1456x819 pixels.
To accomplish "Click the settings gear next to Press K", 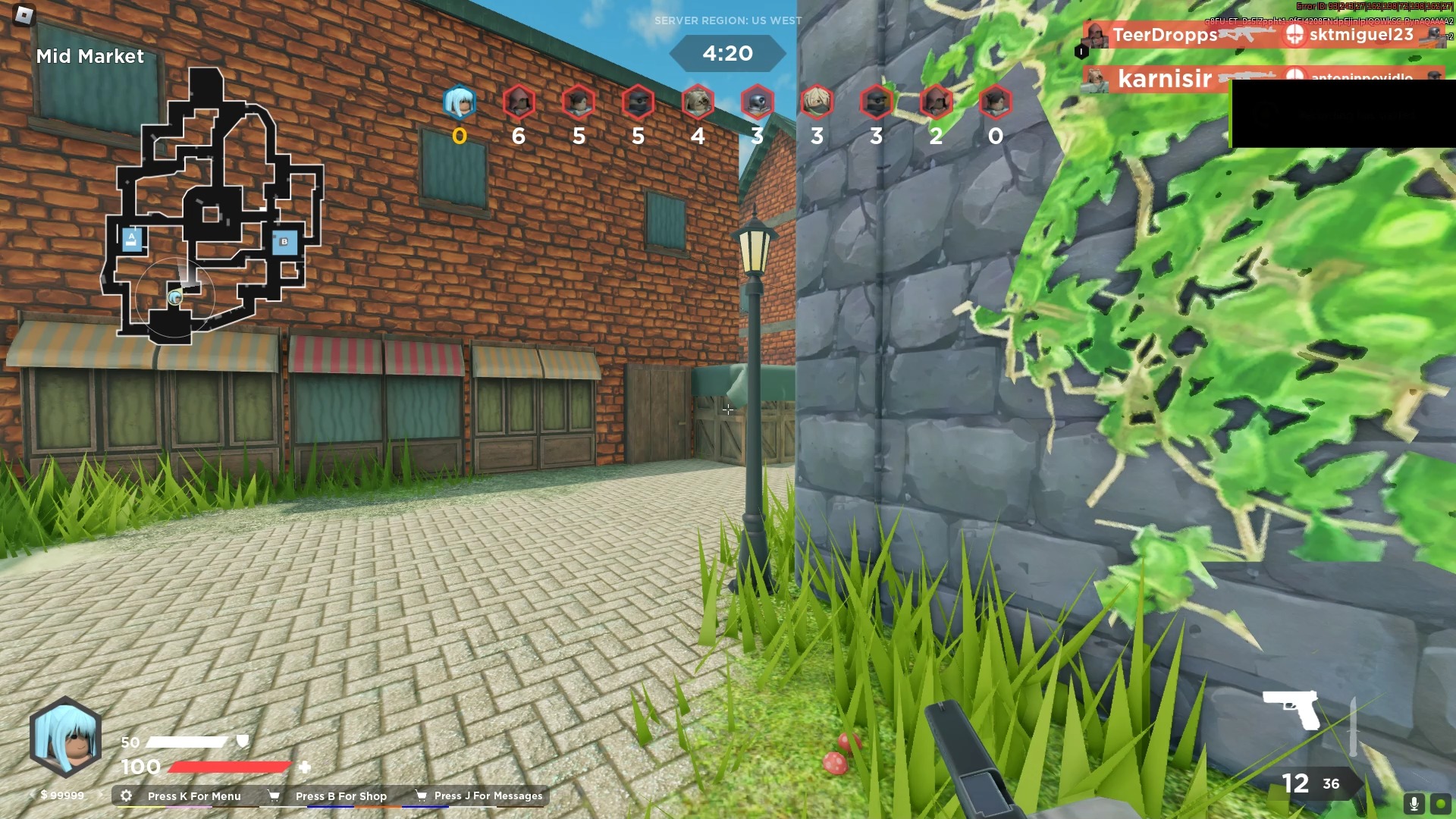I will (126, 795).
